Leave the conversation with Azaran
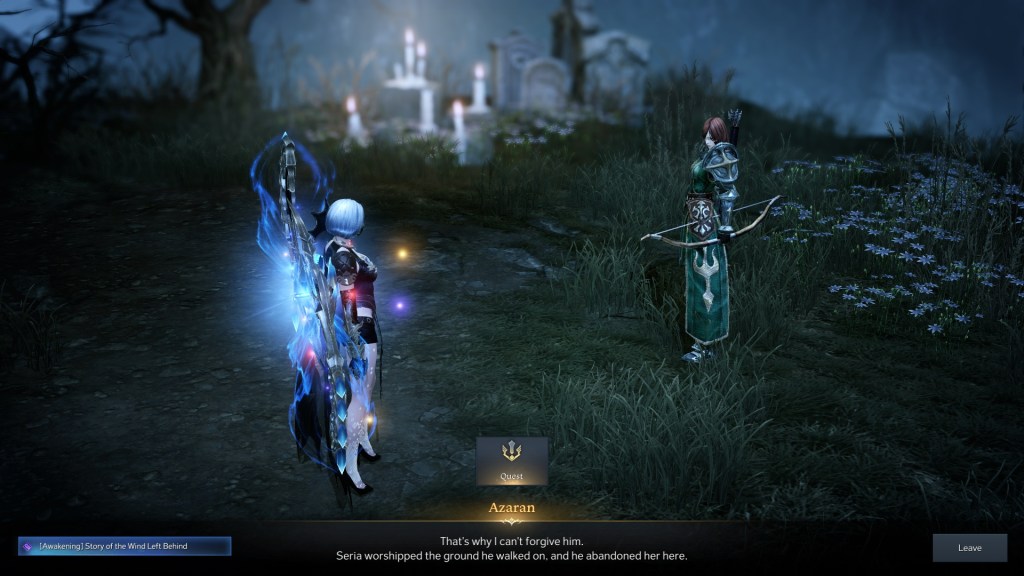The height and width of the screenshot is (576, 1024). 969,547
